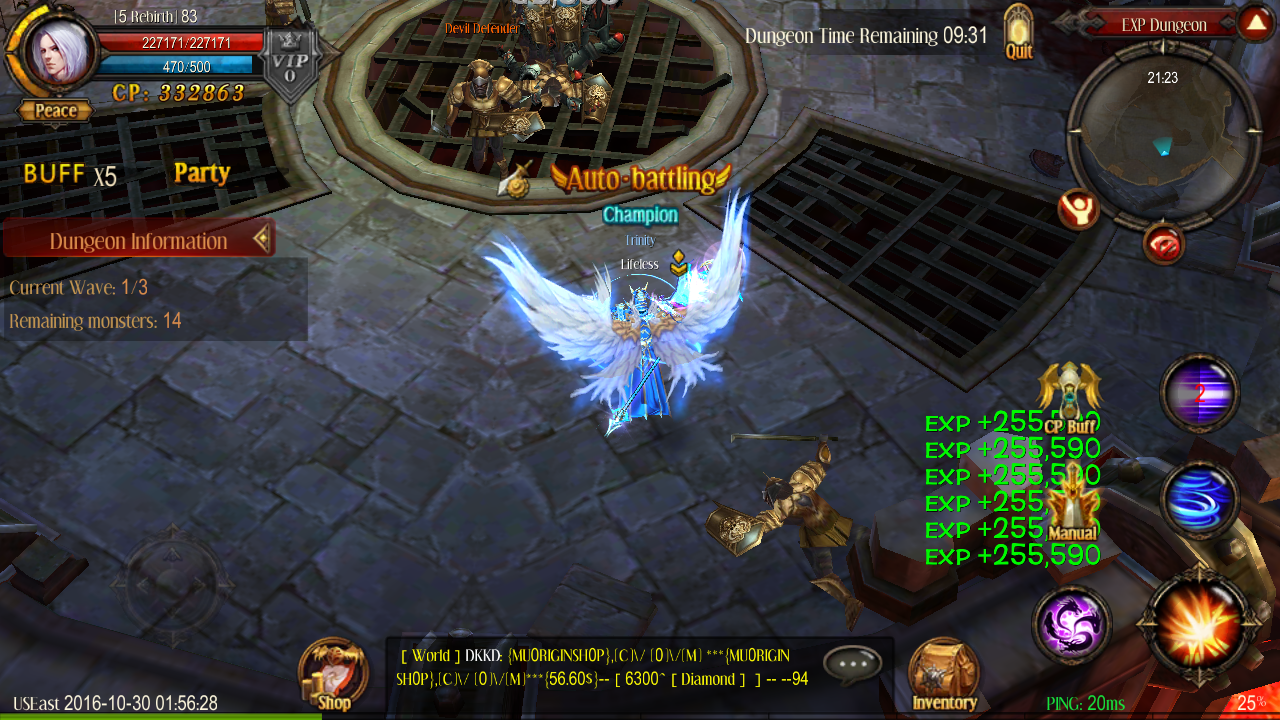Toggle the Peace mode setting
The width and height of the screenshot is (1280, 720).
point(54,111)
